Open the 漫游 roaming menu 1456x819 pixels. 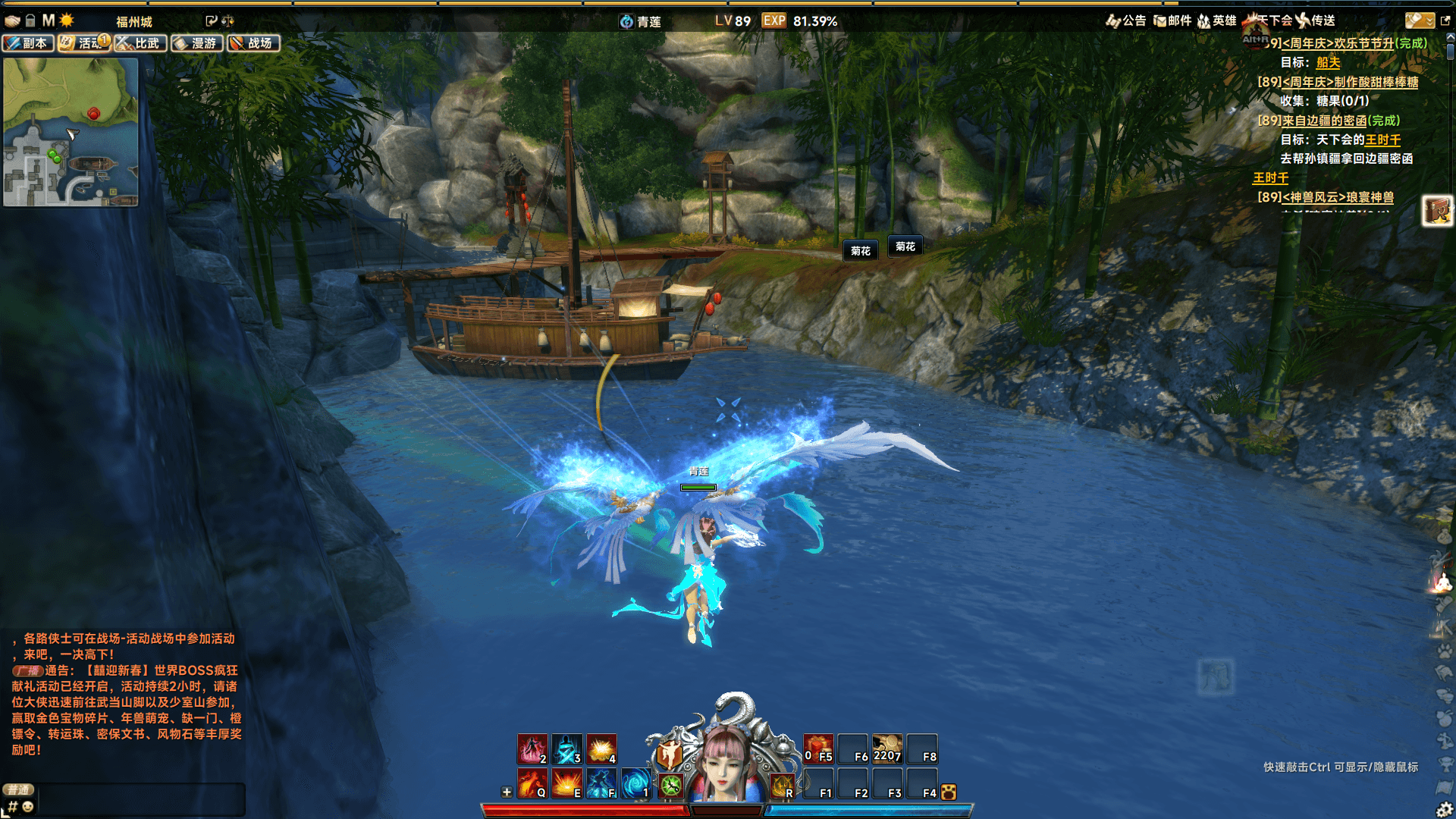click(x=196, y=43)
